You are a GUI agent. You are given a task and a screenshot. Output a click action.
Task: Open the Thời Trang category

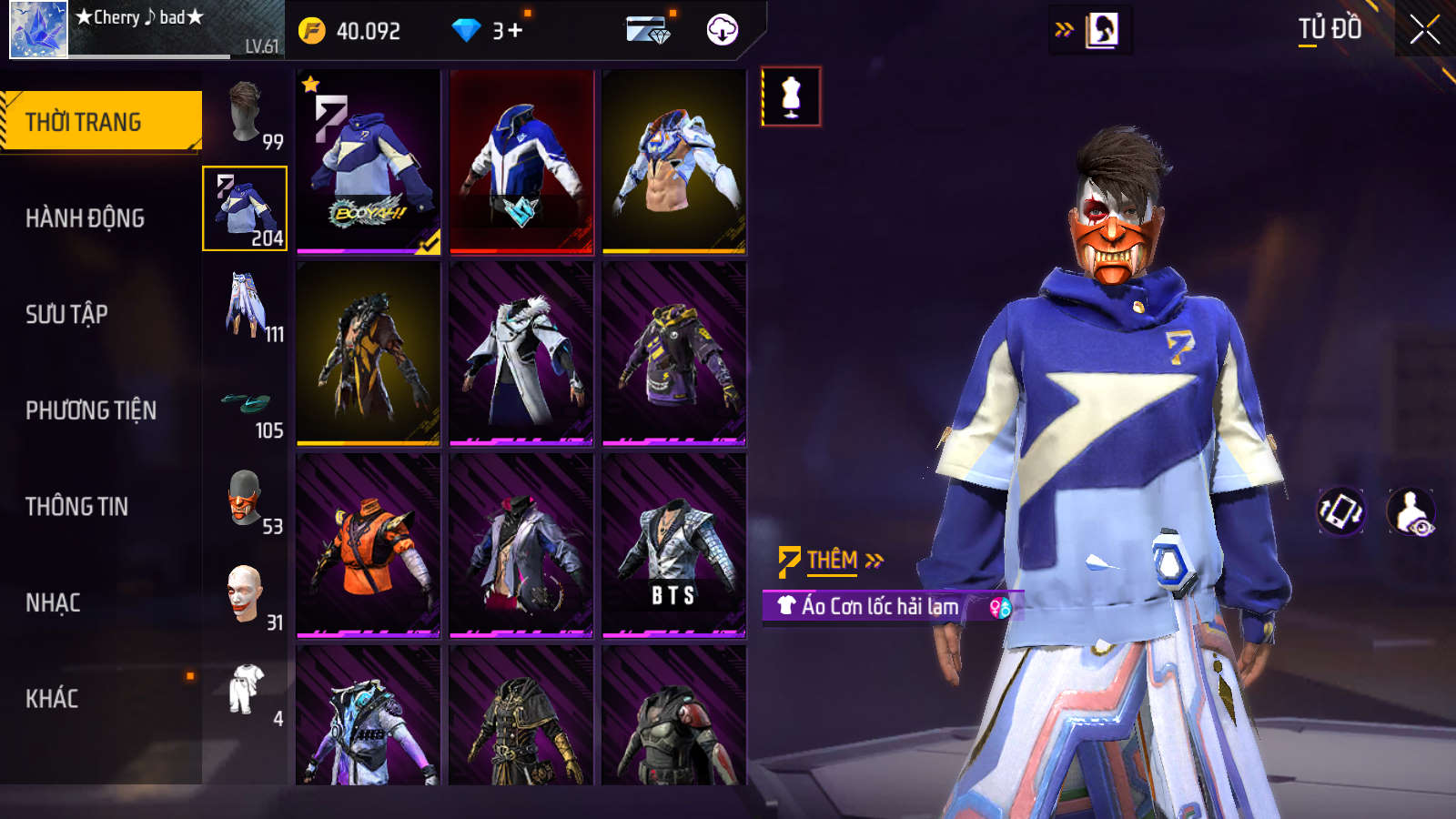[x=101, y=121]
